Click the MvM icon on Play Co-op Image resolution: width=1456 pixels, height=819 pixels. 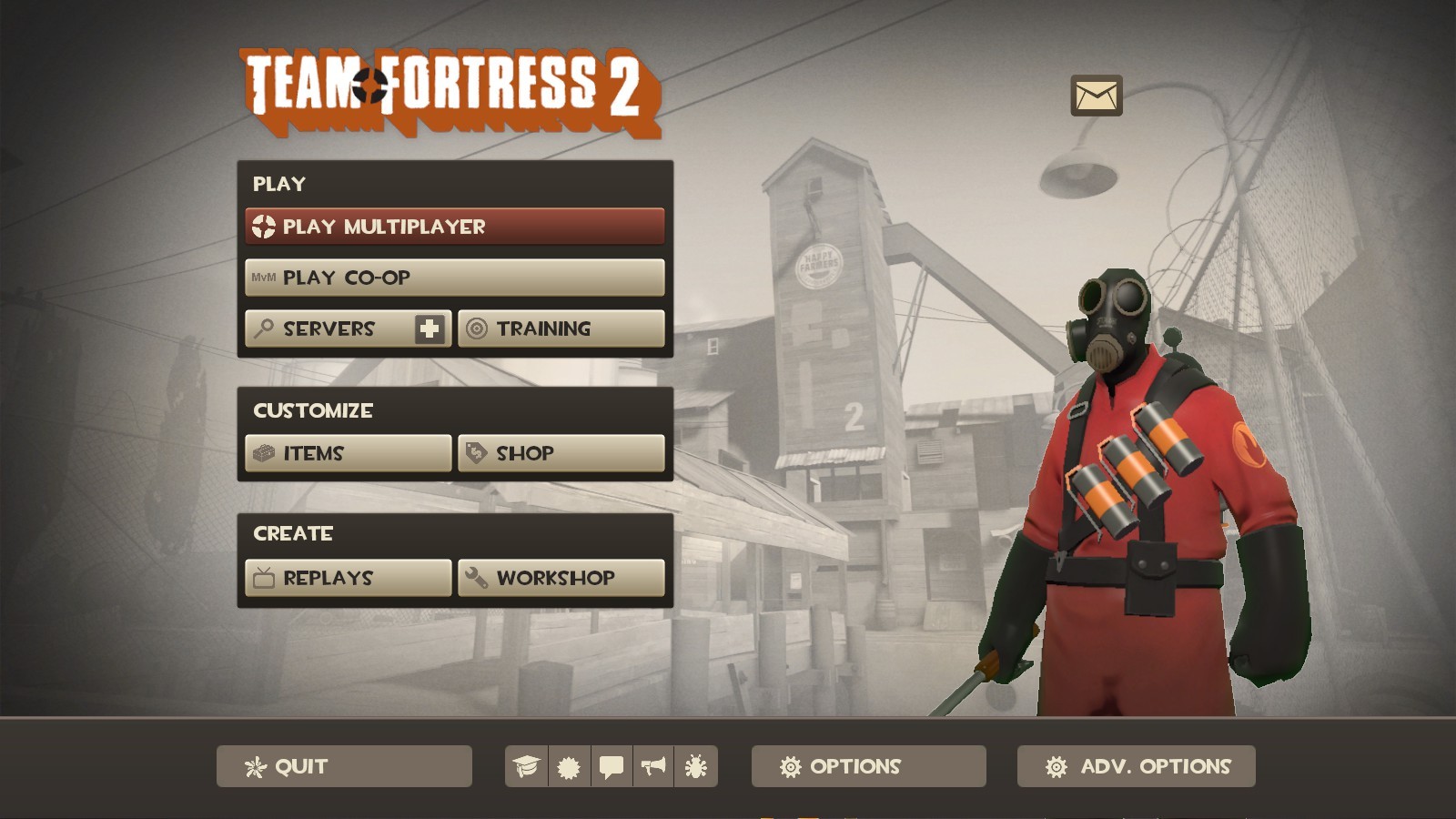tap(264, 278)
